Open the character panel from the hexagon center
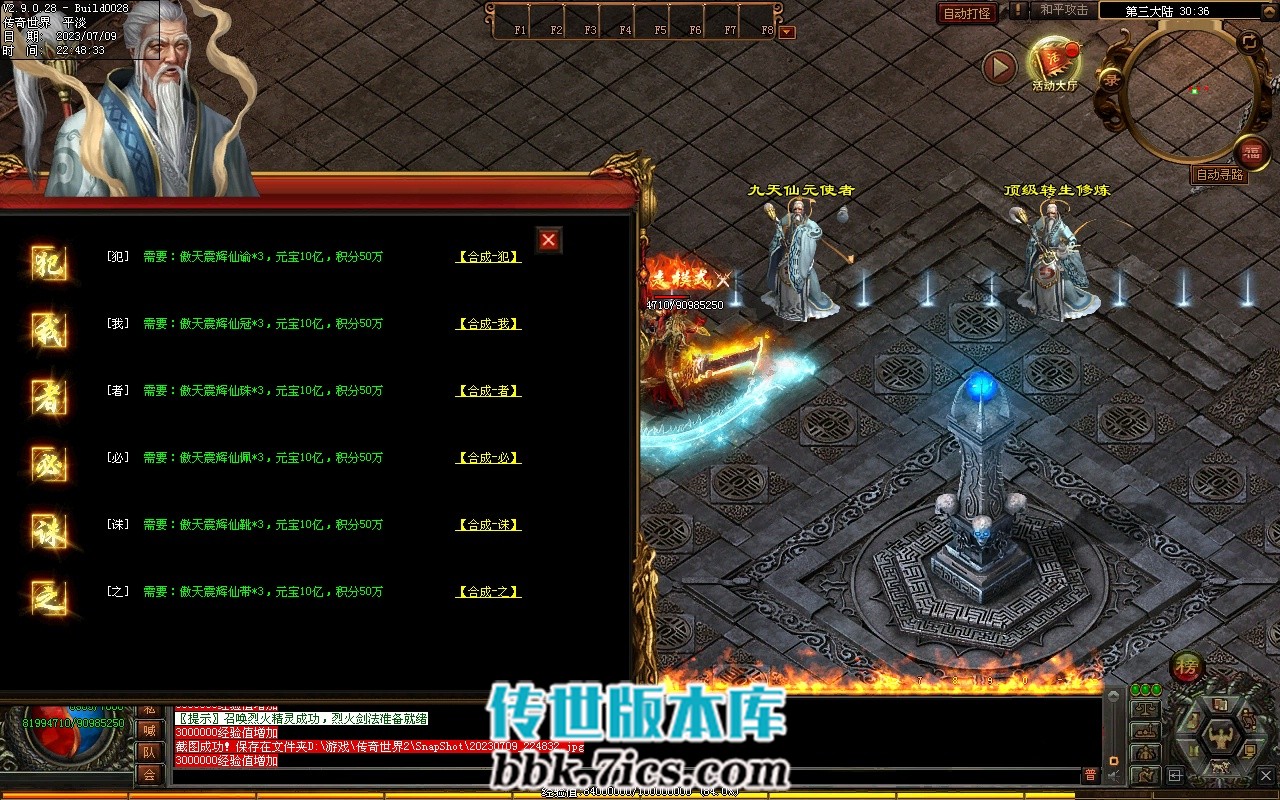Image resolution: width=1280 pixels, height=800 pixels. pyautogui.click(x=1221, y=737)
